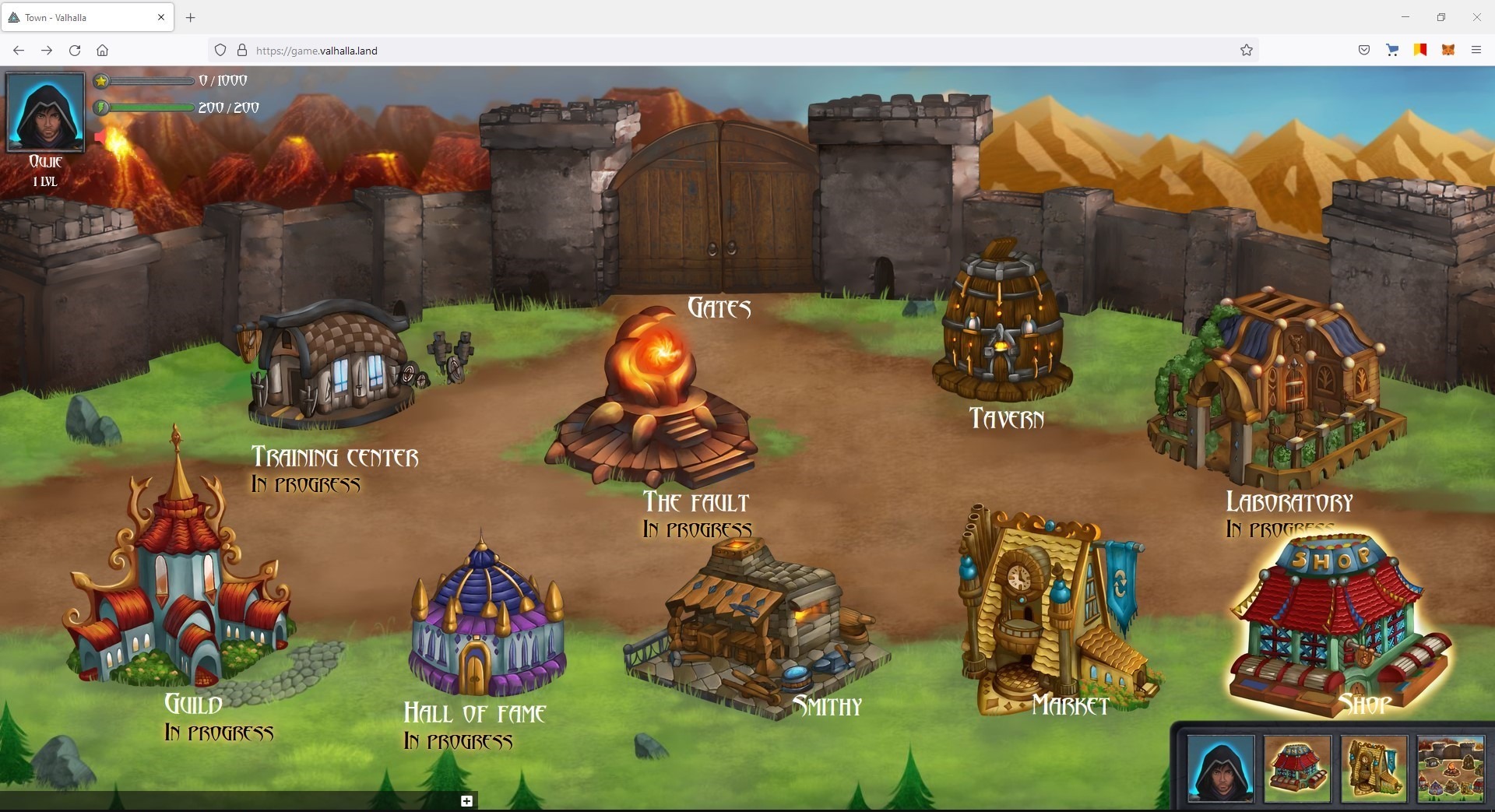The width and height of the screenshot is (1495, 812).
Task: Select the Training Center building
Action: 331,366
